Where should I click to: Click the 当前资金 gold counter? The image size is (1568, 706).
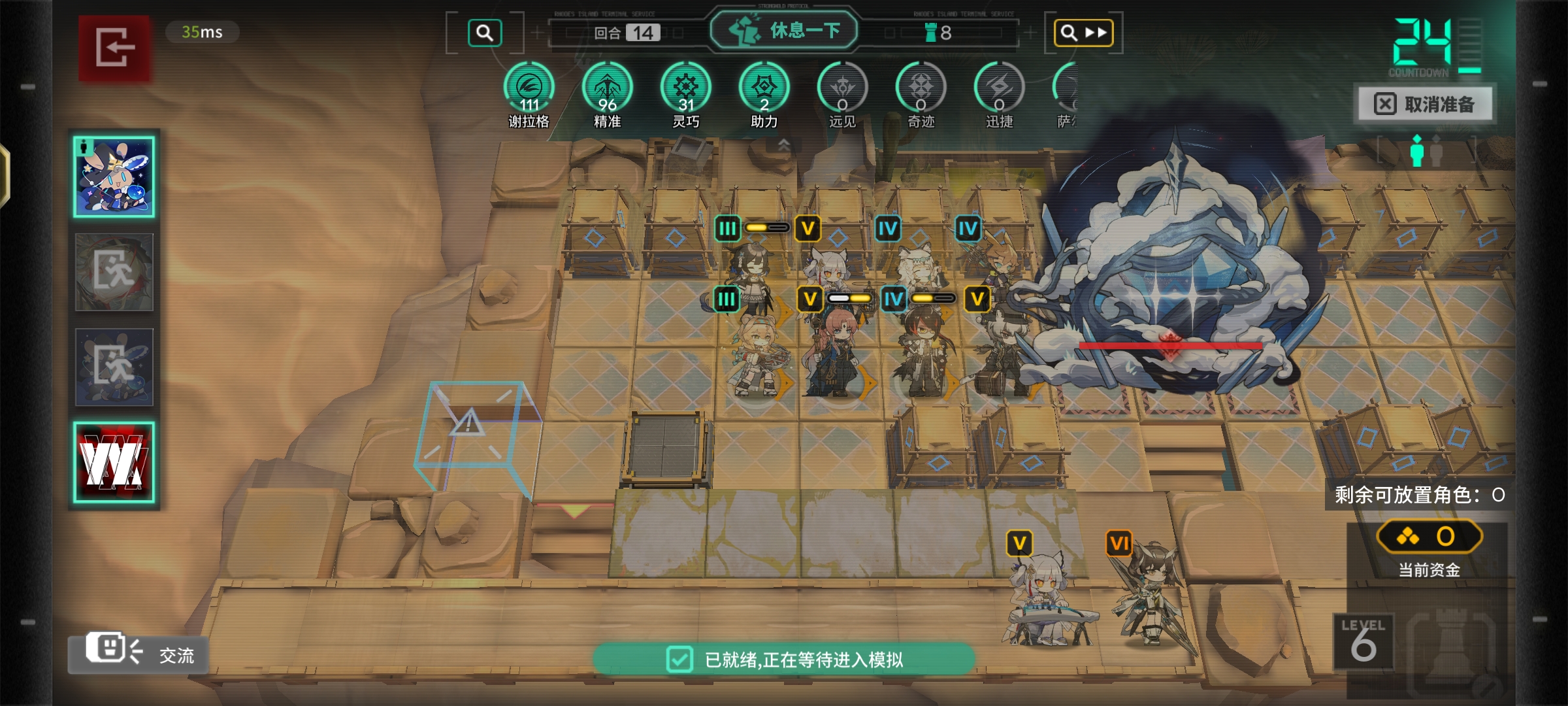(1429, 538)
